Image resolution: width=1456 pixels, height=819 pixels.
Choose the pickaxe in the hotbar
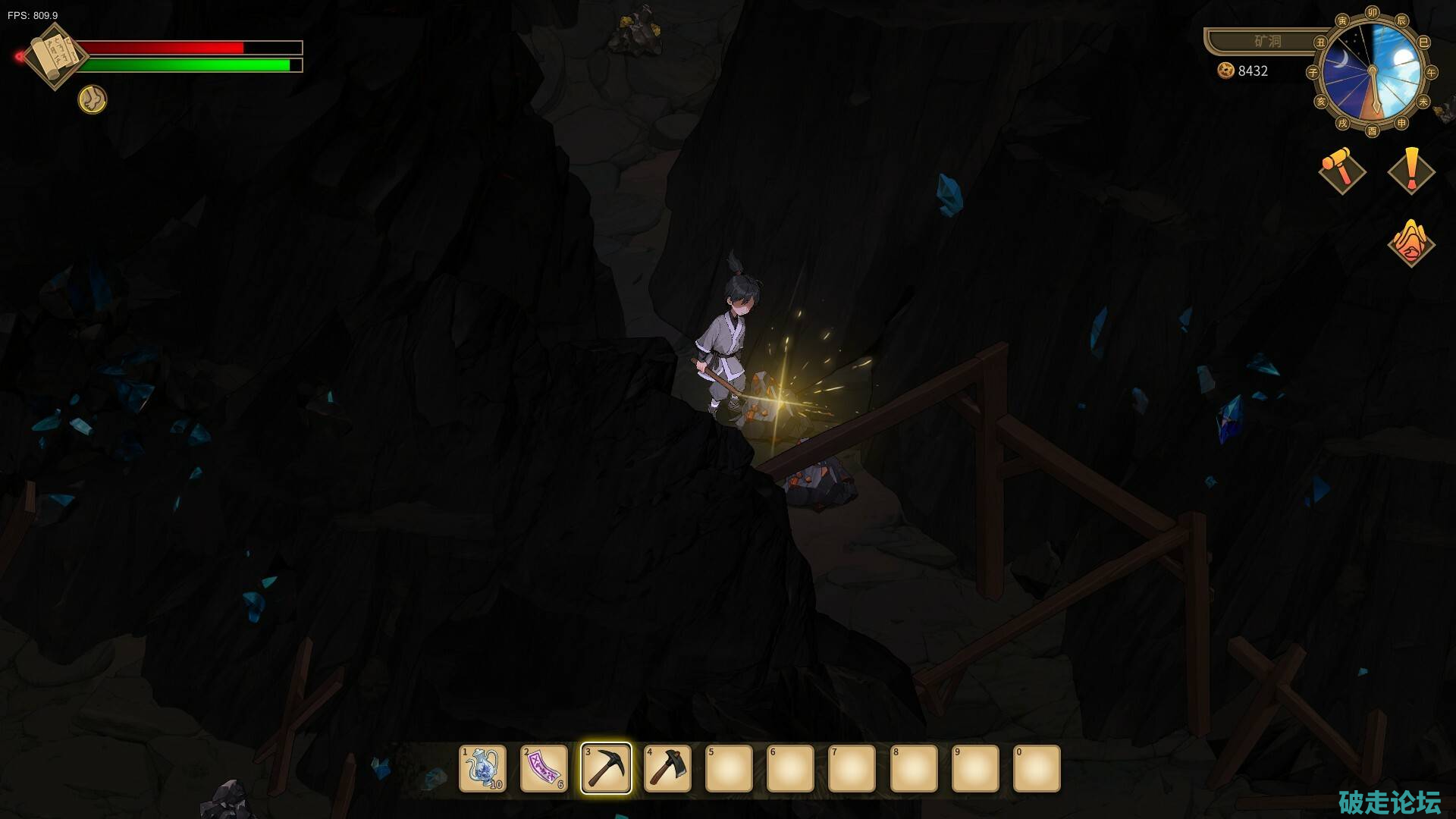point(606,768)
